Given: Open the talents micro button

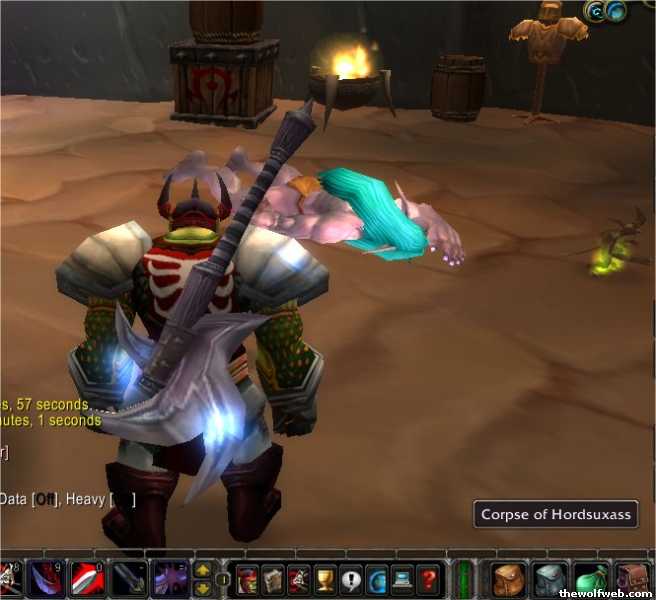Looking at the screenshot, I should click(298, 579).
